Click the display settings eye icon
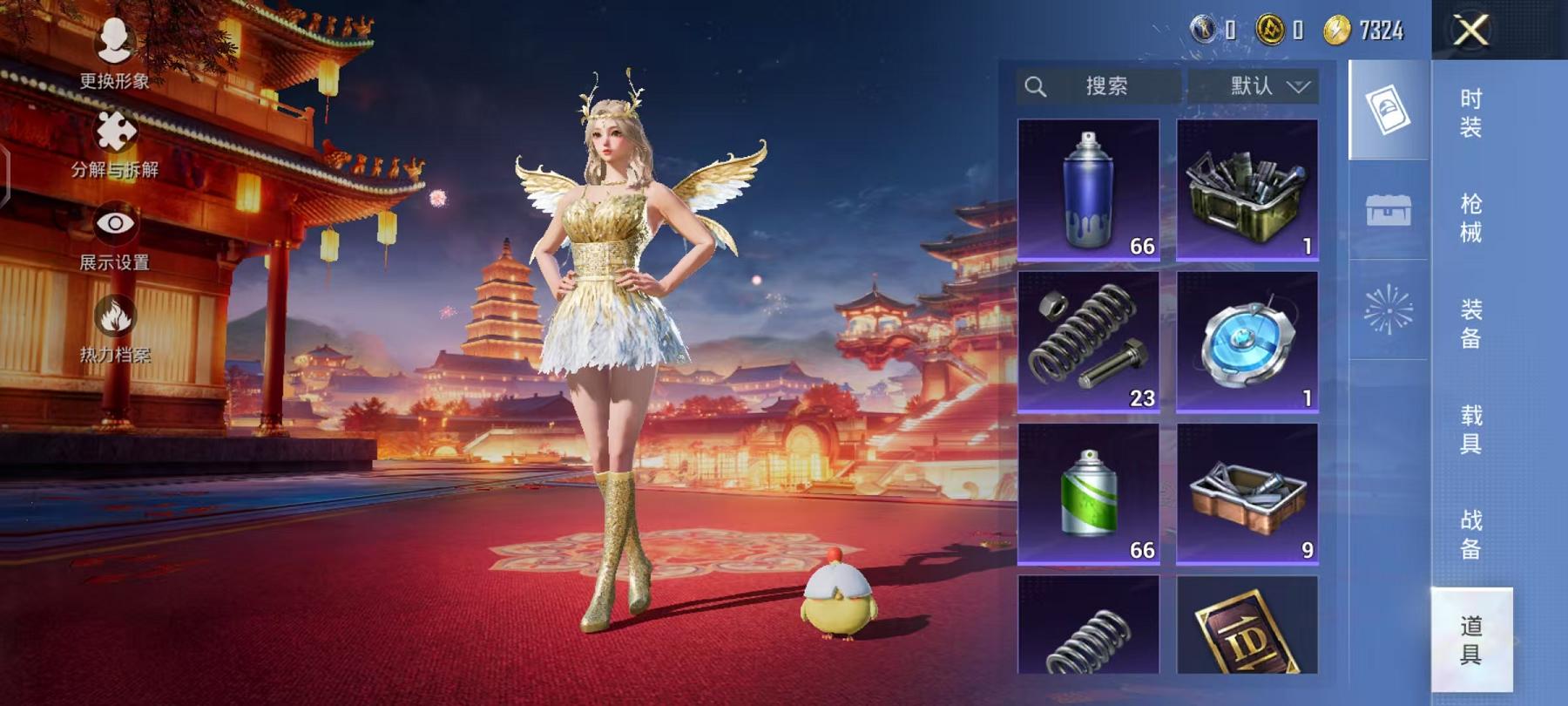The height and width of the screenshot is (706, 1568). coord(114,224)
